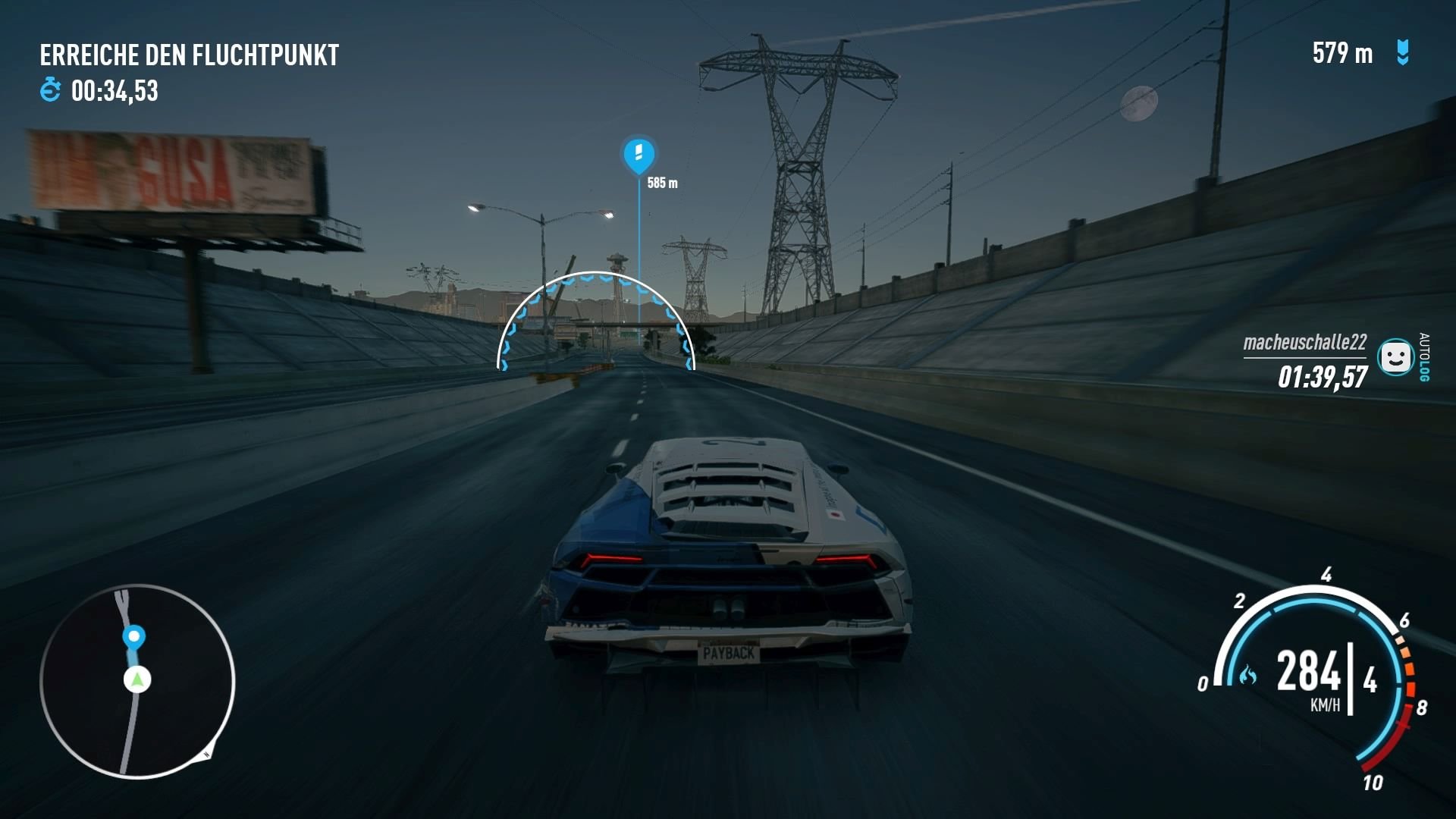The image size is (1456, 819).
Task: Click the objective text ERREICHE DEN FLUCHTPUNKT
Action: pyautogui.click(x=190, y=54)
